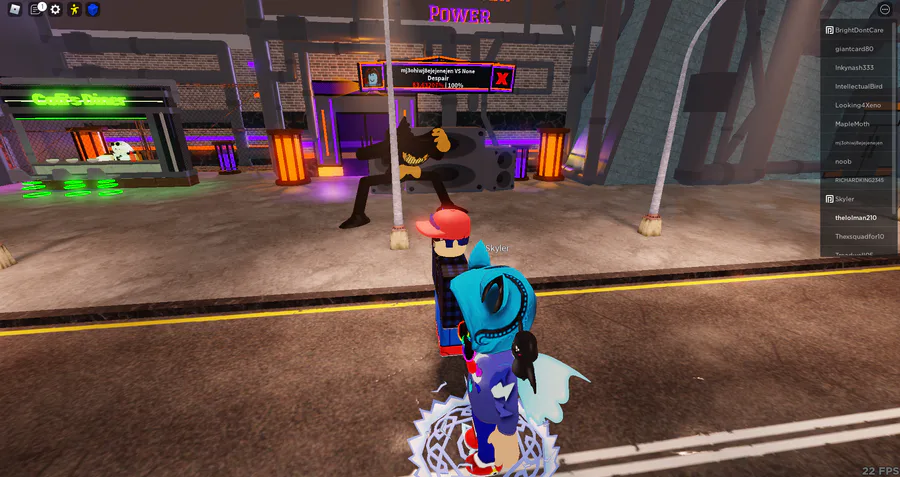This screenshot has width=900, height=477.
Task: Open the Roblox main menu
Action: [15, 9]
